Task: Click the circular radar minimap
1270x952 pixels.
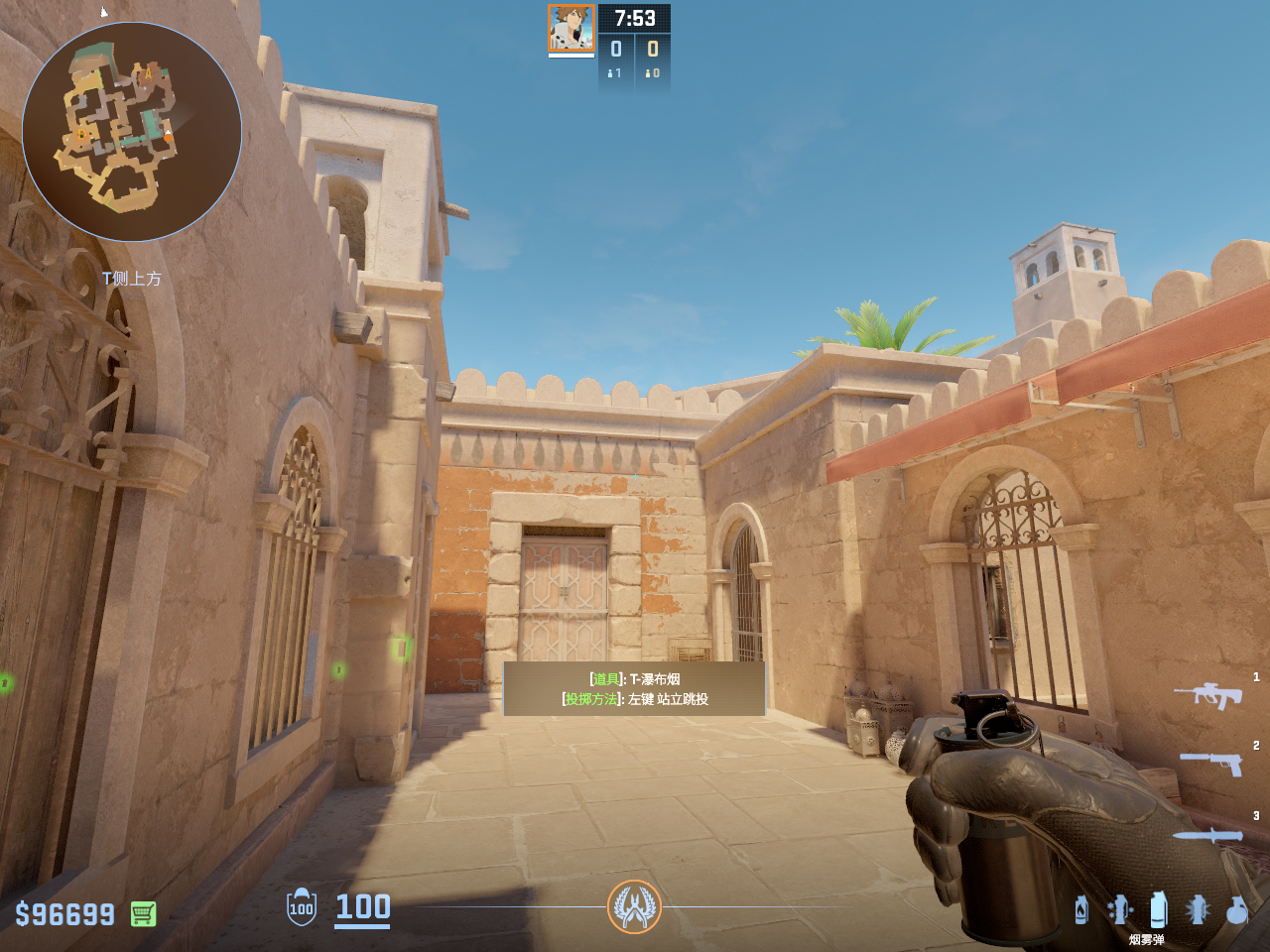Action: tap(132, 132)
